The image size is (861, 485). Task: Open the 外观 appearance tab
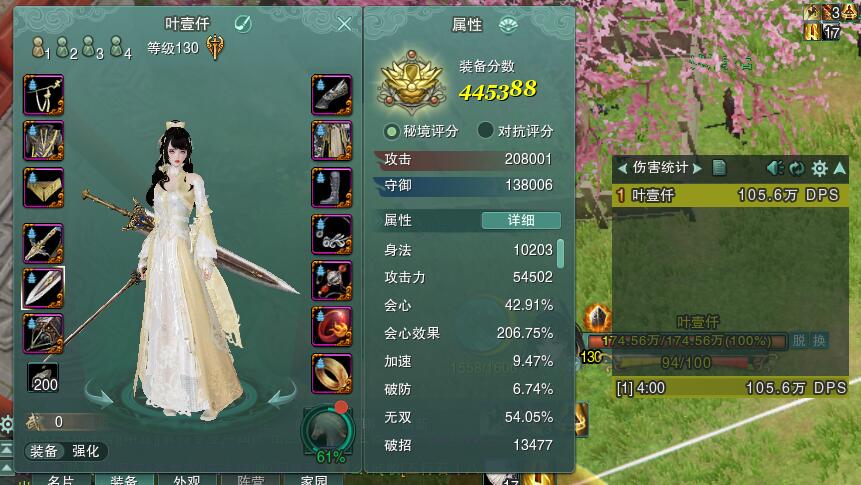pos(186,479)
